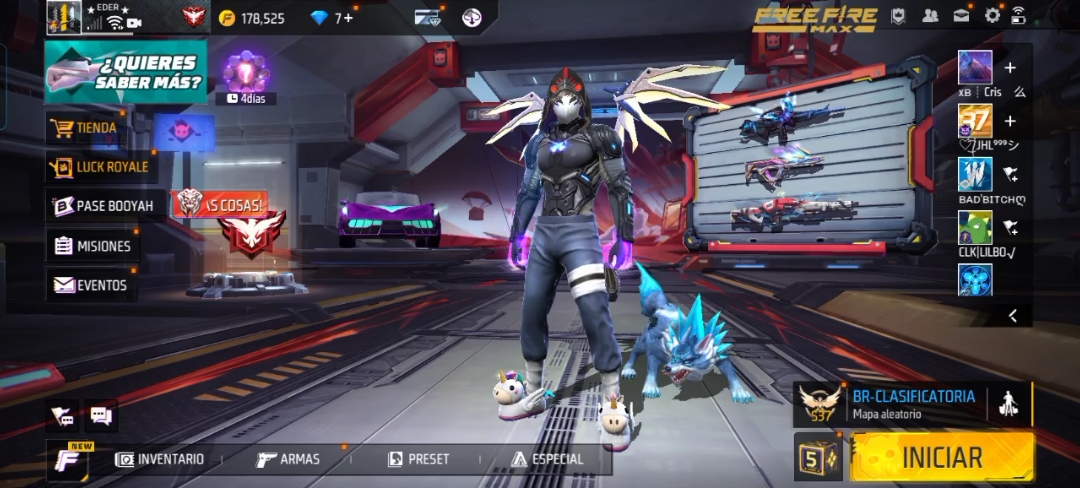This screenshot has height=488, width=1080.
Task: Open the friends list icon
Action: (930, 15)
